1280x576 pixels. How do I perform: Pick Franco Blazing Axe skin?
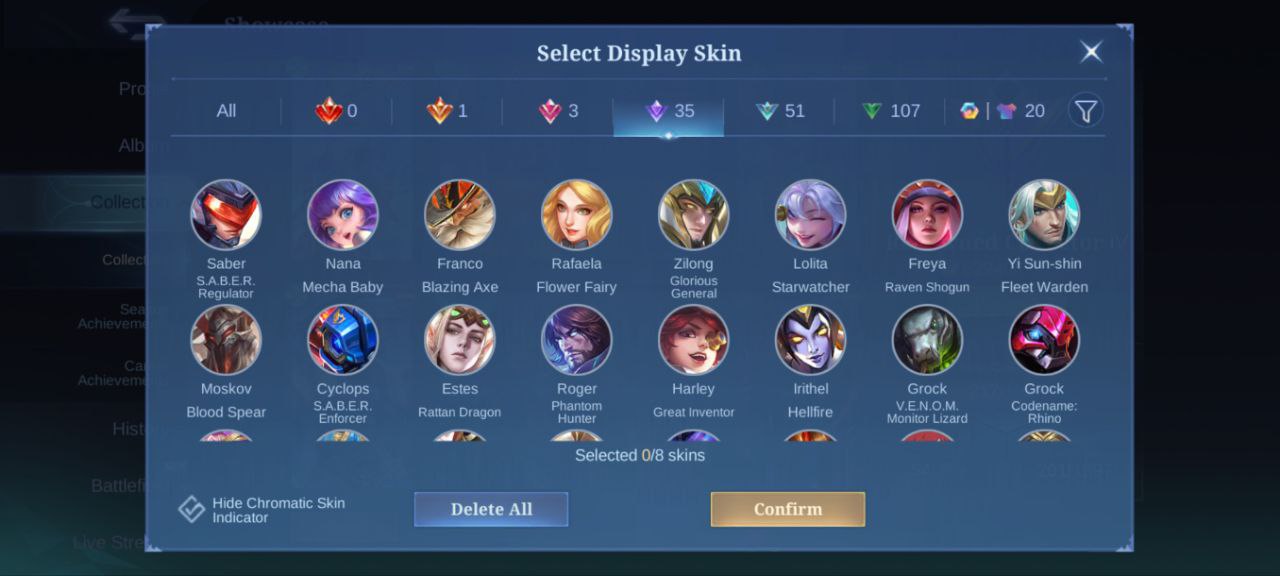[460, 215]
